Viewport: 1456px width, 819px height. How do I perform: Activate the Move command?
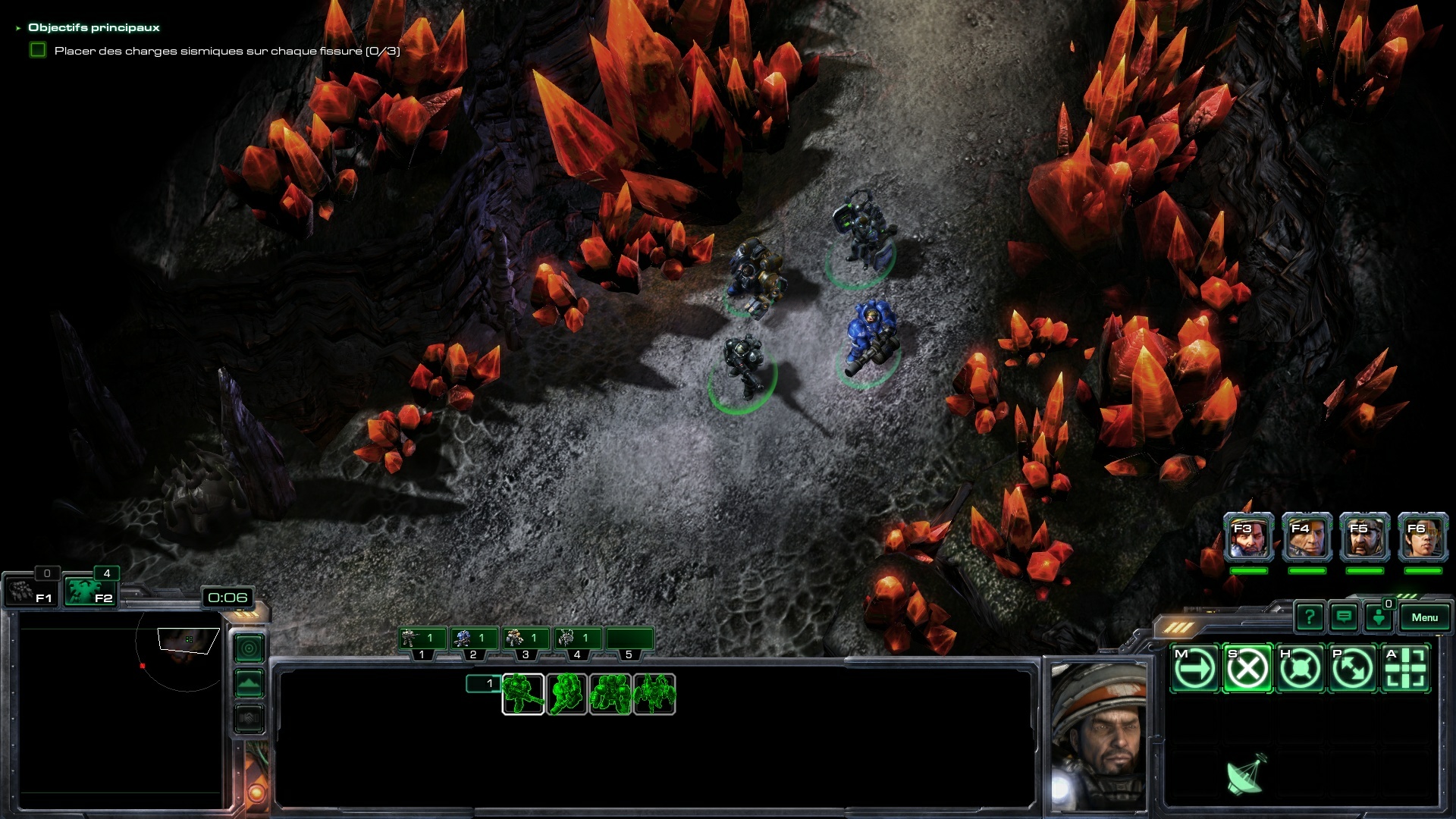(1194, 669)
